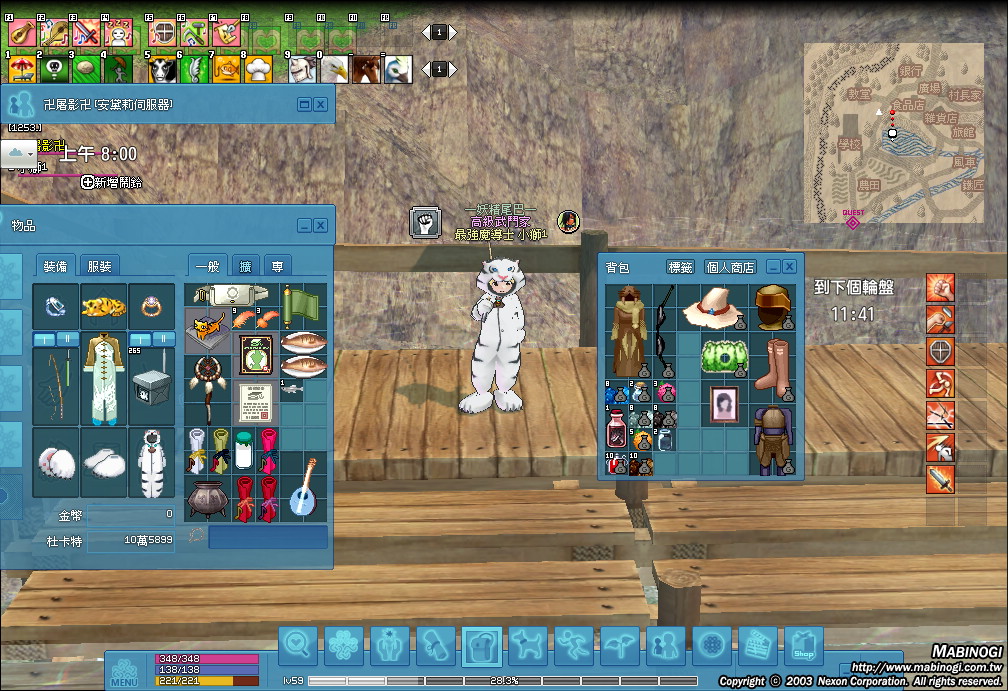Click the equipped ring with the pink gem

tap(152, 304)
